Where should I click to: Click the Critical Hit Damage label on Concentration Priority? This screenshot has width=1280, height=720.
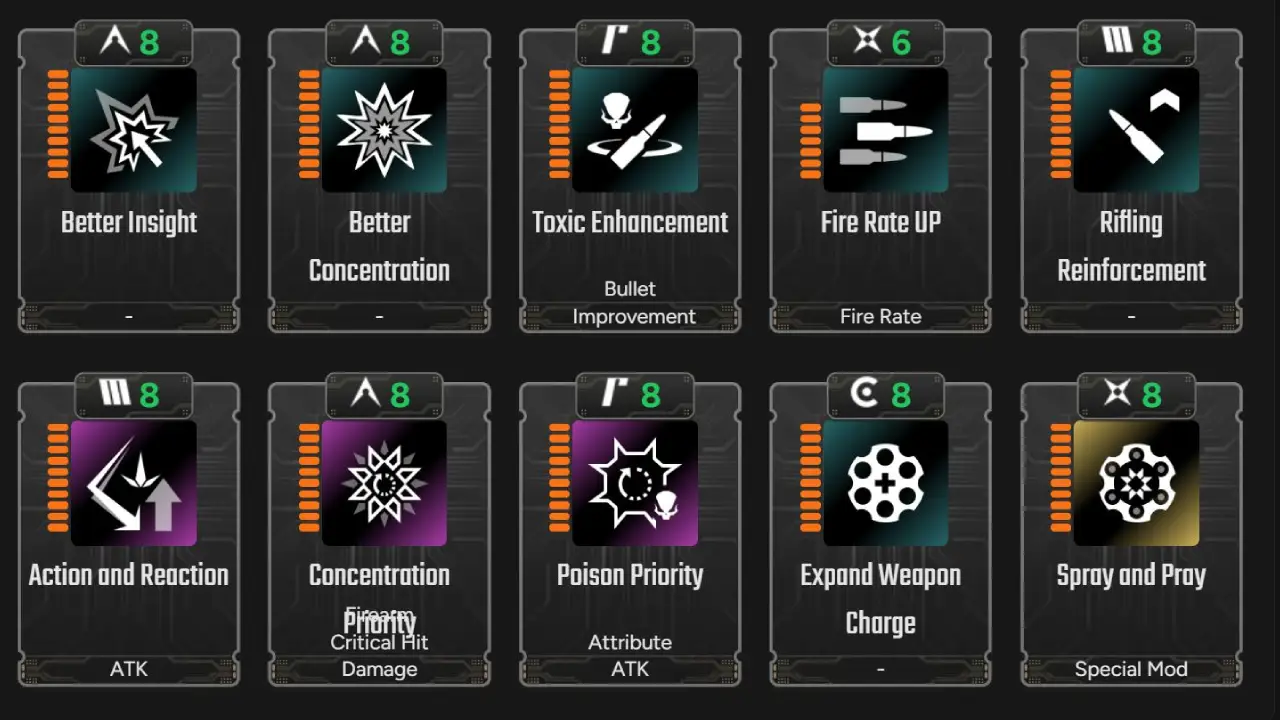379,655
